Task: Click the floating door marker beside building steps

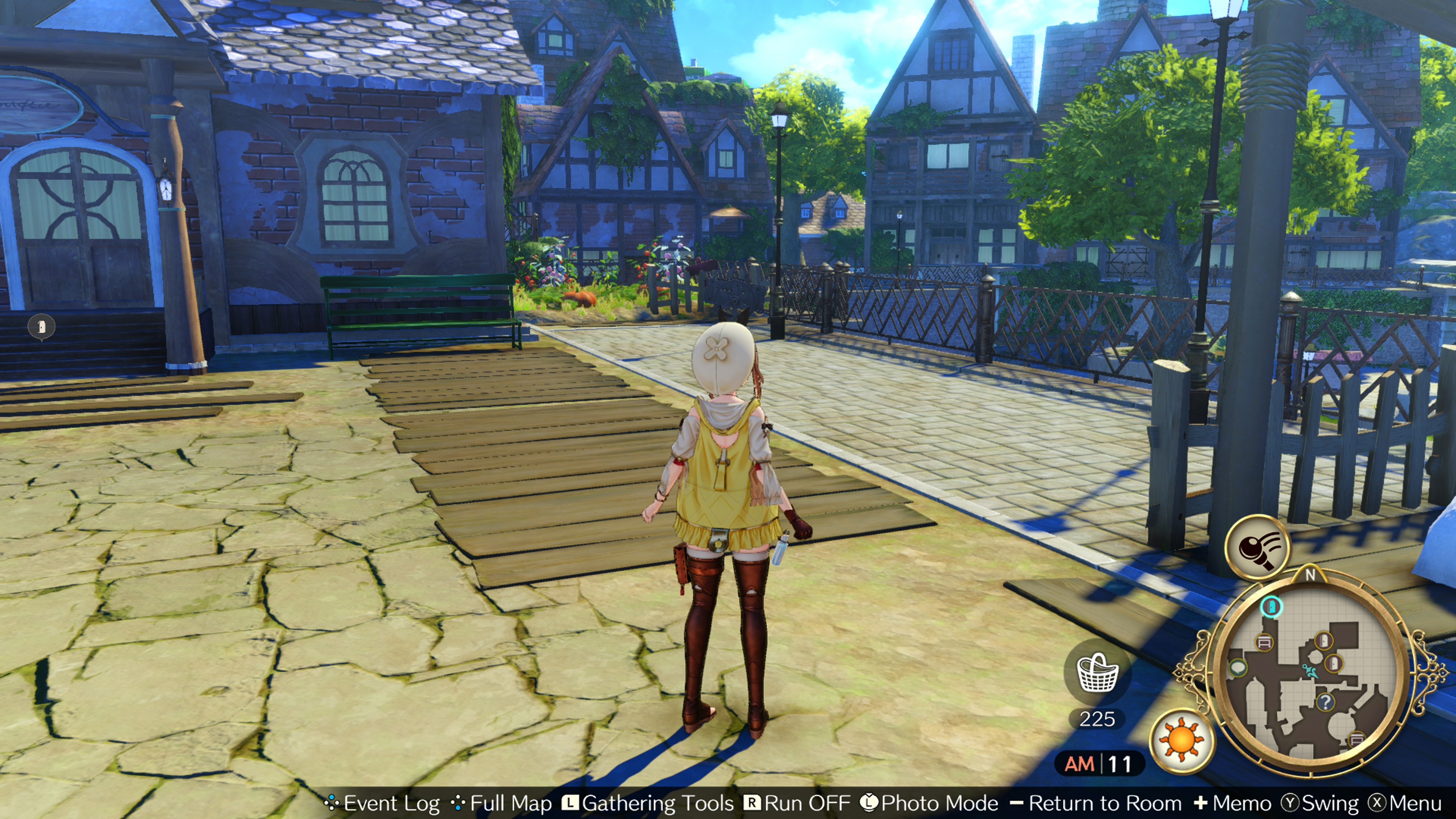Action: 42,327
